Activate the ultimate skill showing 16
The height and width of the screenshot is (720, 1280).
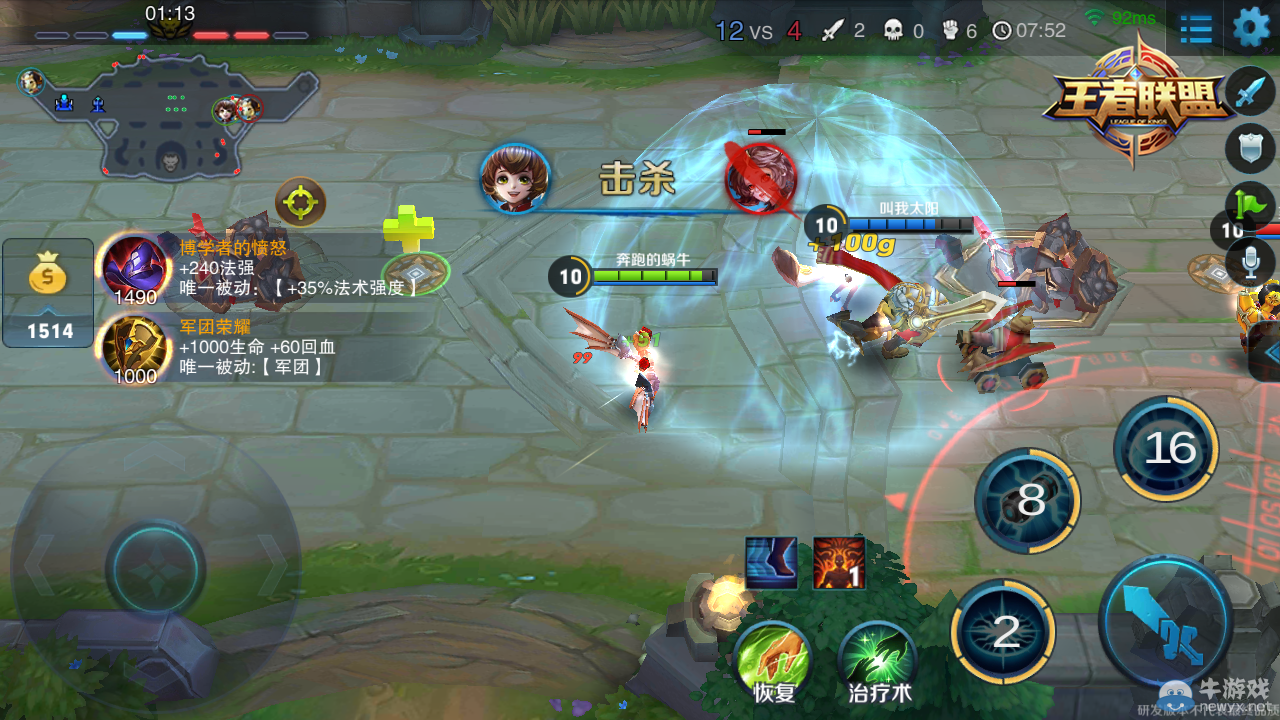pyautogui.click(x=1166, y=449)
